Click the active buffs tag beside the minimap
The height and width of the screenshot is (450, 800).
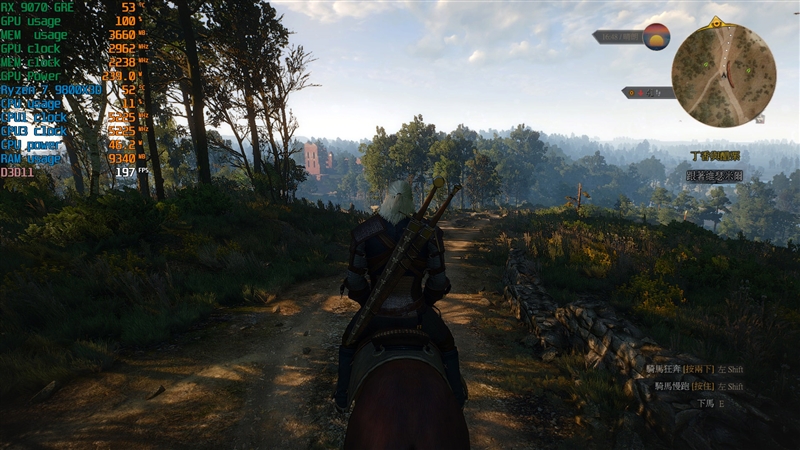point(647,92)
